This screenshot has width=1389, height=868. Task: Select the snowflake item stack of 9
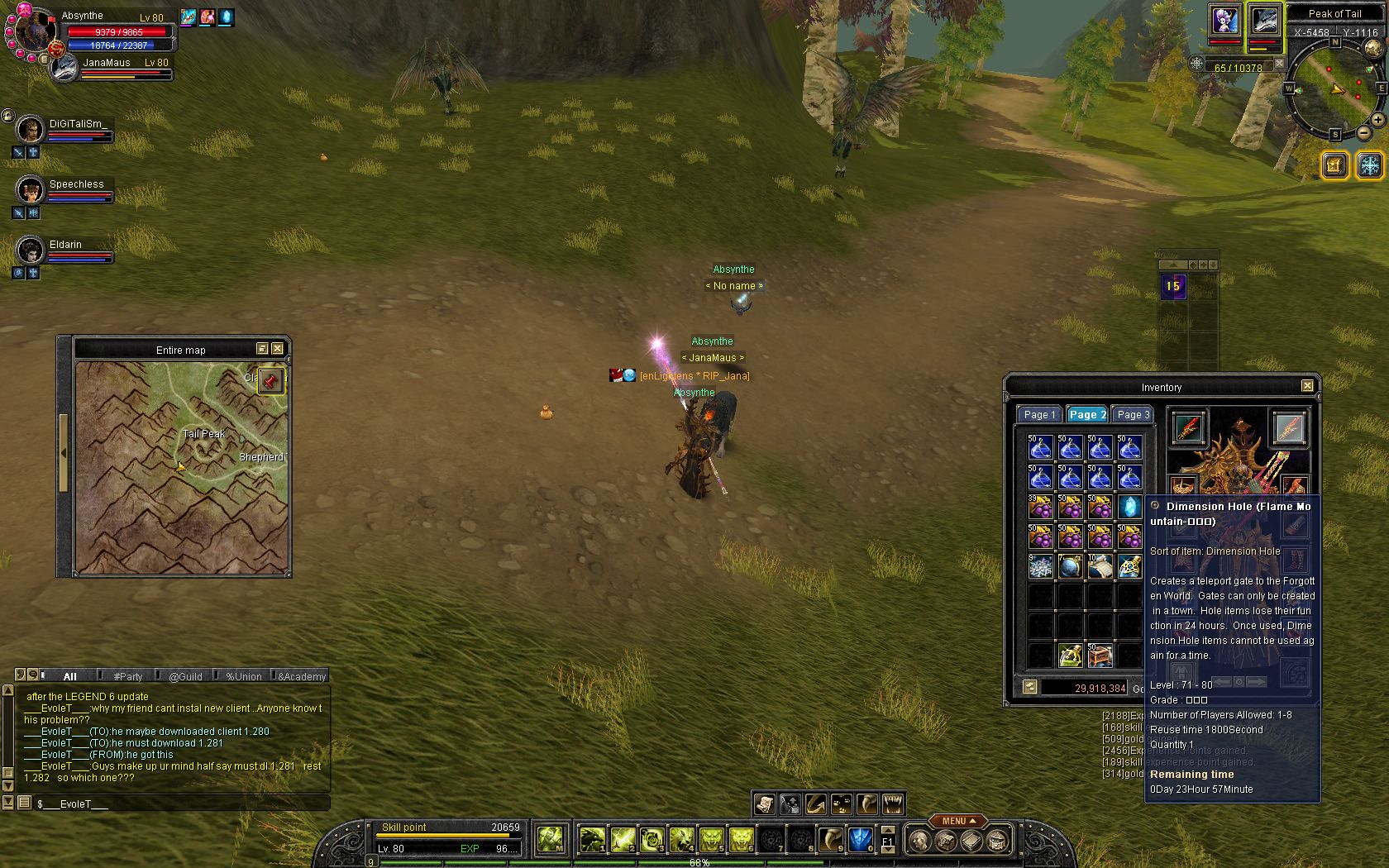point(1040,566)
